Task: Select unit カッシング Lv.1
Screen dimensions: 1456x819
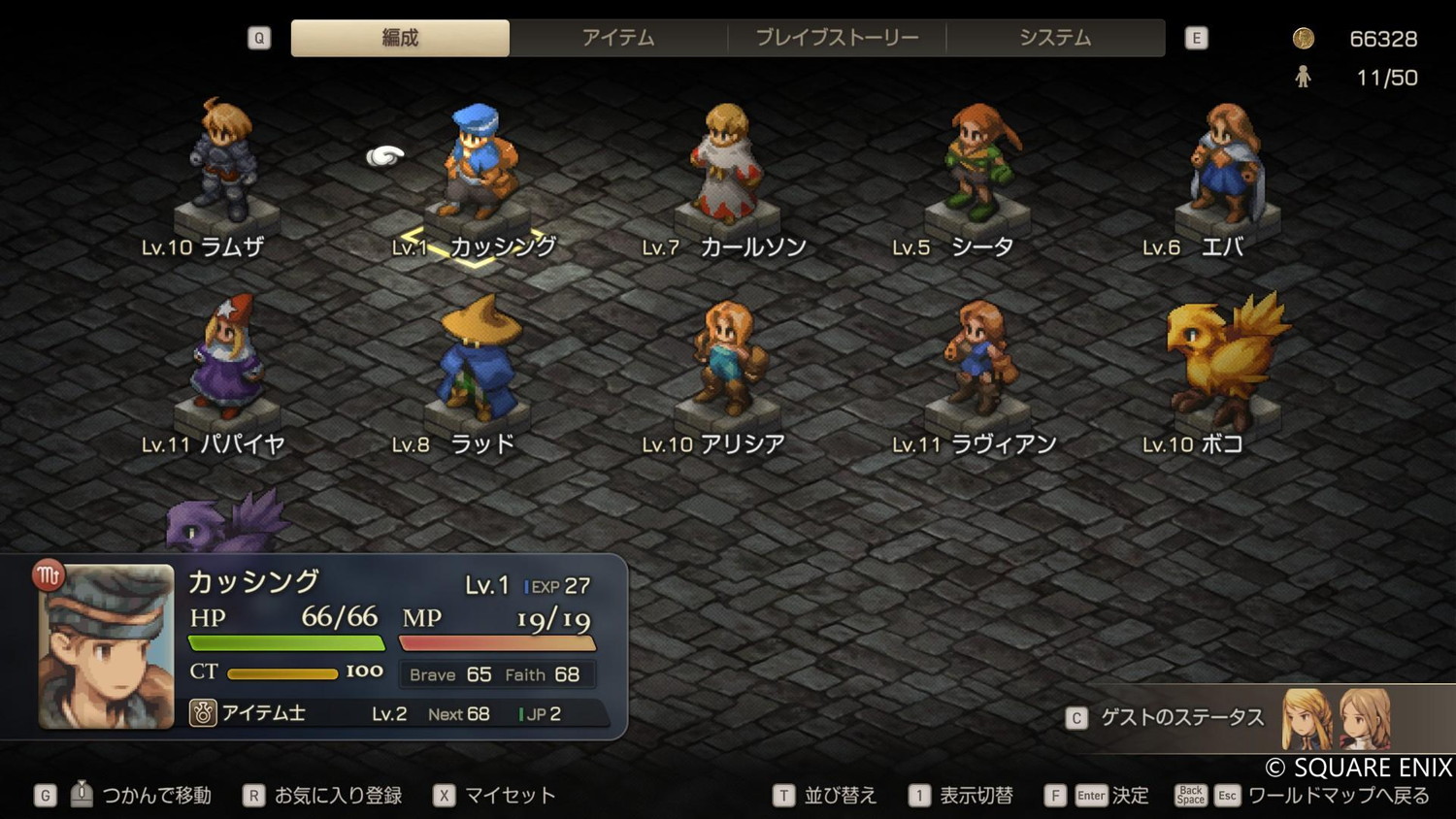Action: click(x=477, y=165)
